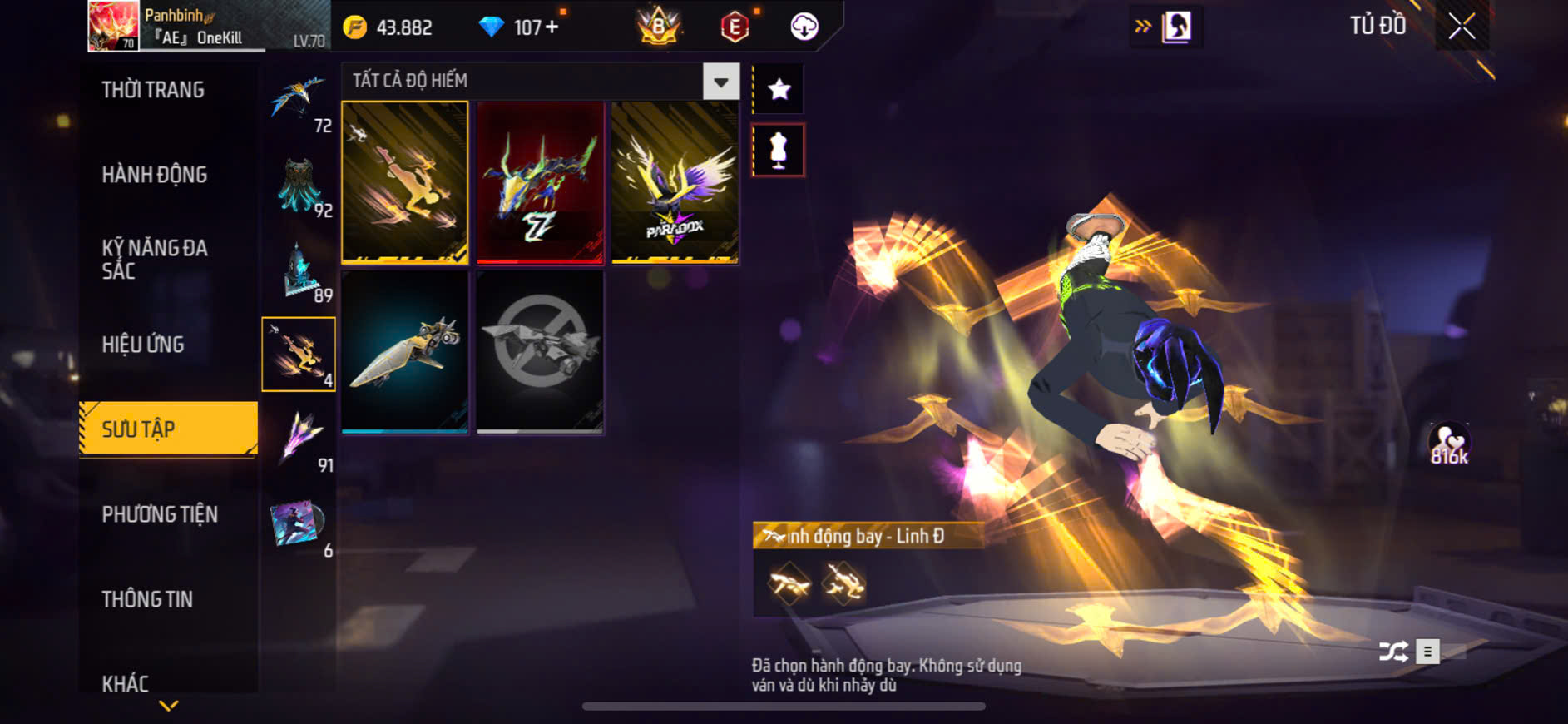The image size is (1568, 724).
Task: Open the Thời Trang category
Action: click(x=153, y=90)
